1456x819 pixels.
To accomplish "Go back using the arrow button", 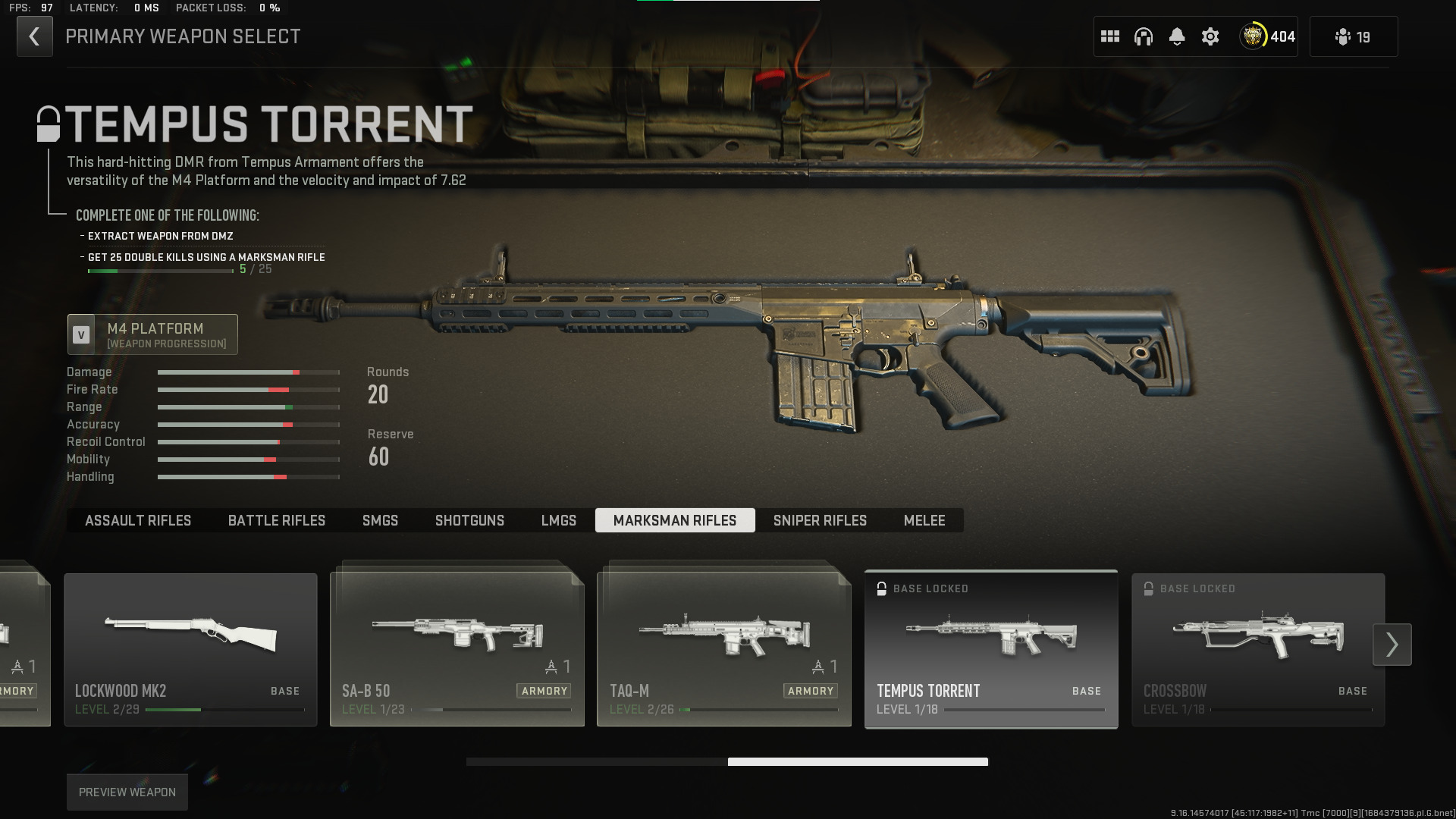I will click(35, 36).
